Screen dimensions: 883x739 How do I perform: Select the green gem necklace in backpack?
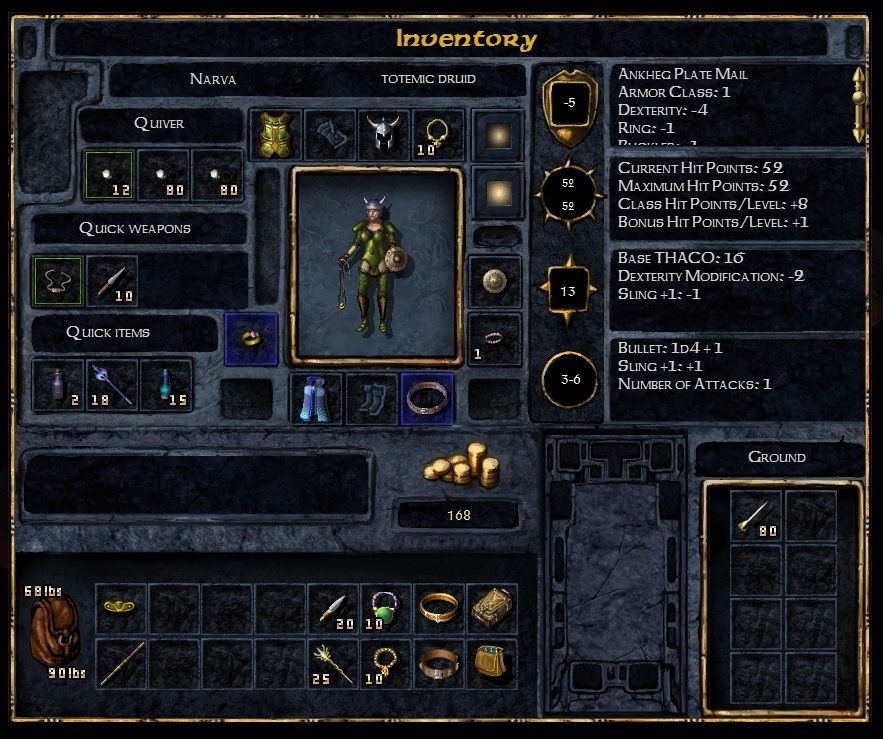point(385,609)
